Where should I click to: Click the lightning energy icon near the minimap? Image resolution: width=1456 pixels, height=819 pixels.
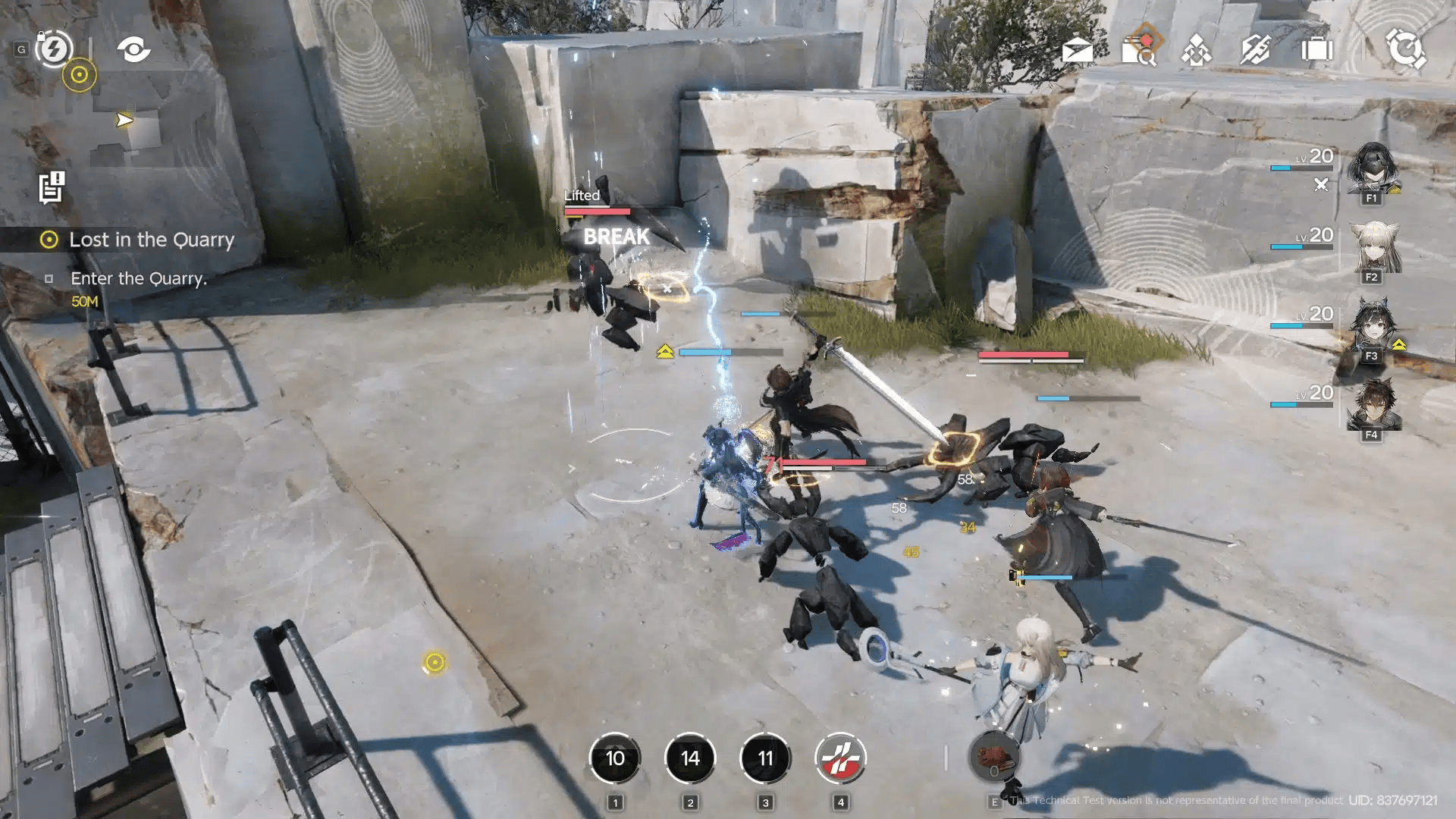[x=53, y=50]
